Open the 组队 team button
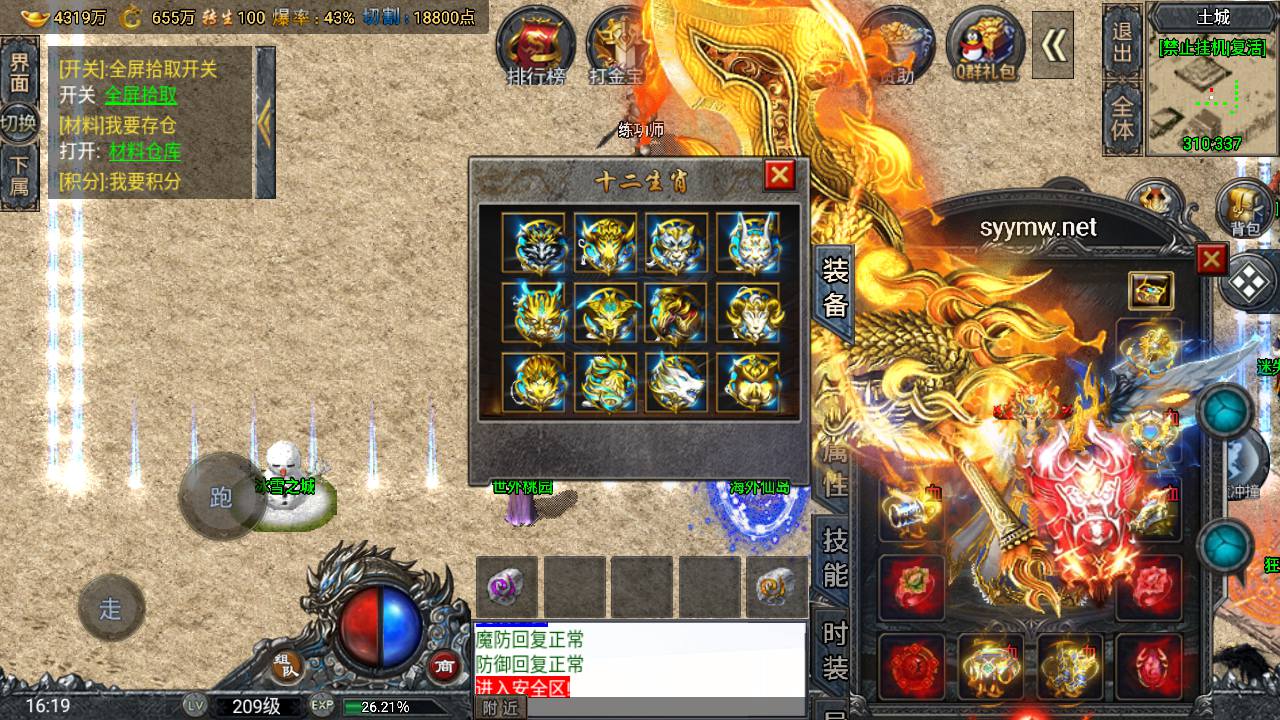The width and height of the screenshot is (1280, 720). 287,667
